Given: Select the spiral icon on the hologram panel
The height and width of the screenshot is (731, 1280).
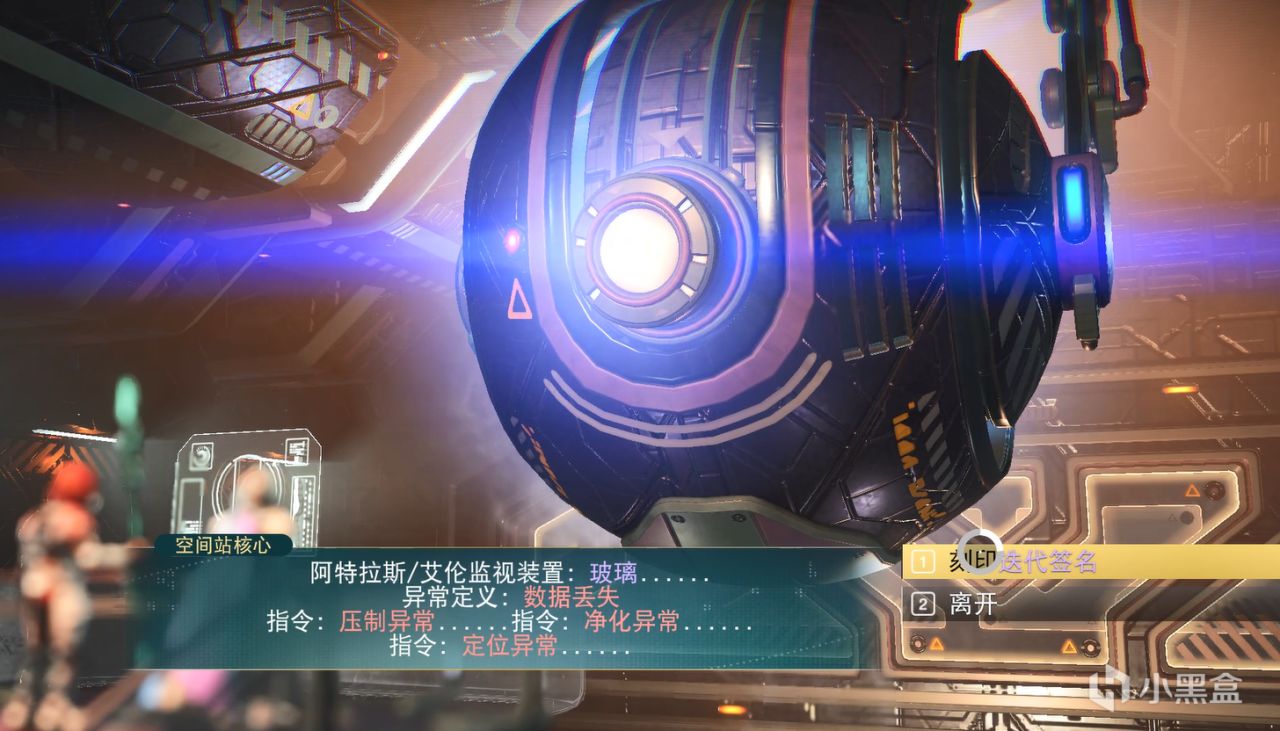Looking at the screenshot, I should coord(201,455).
